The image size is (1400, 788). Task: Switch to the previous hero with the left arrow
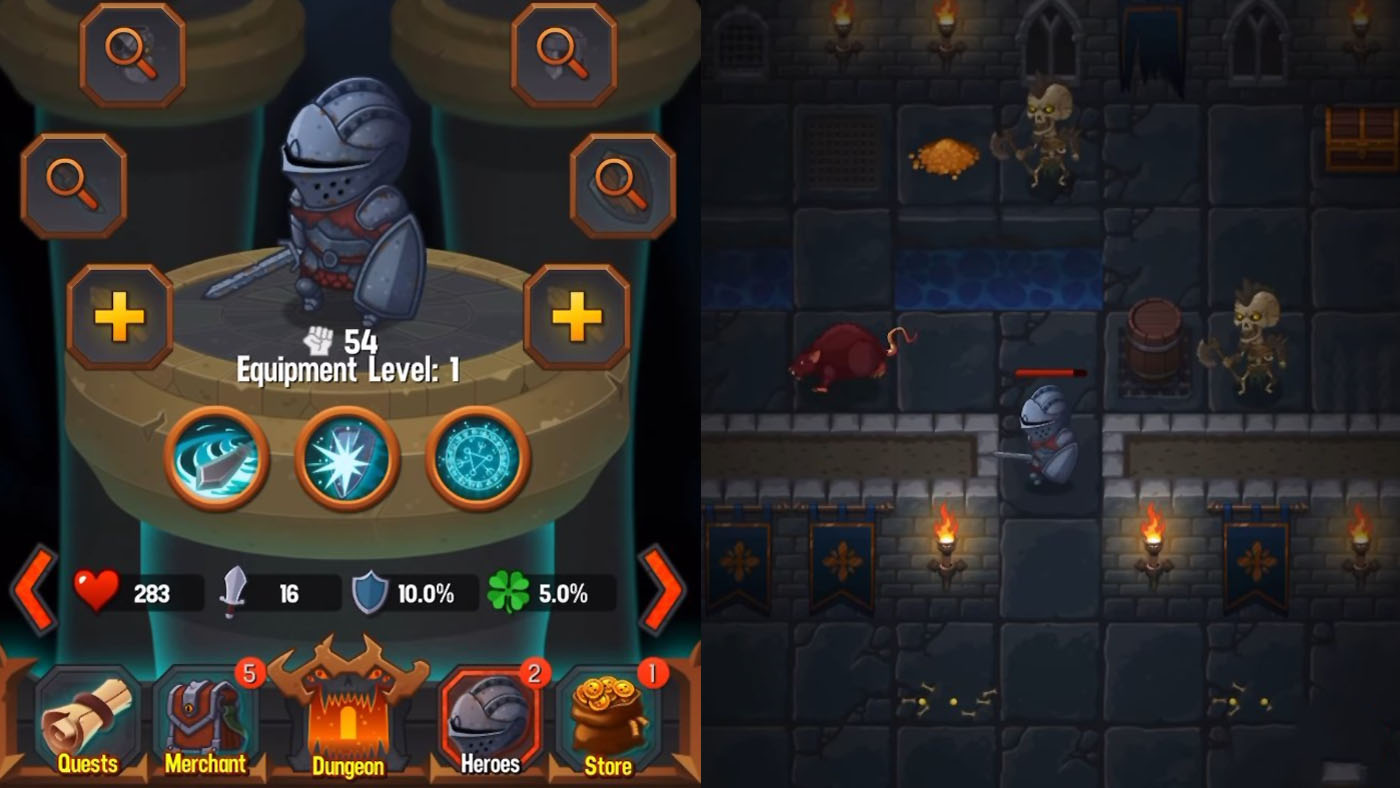click(32, 590)
